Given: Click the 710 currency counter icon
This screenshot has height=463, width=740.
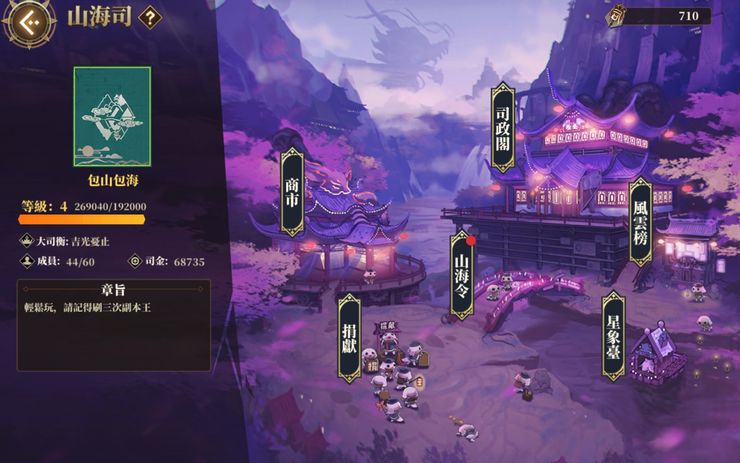Looking at the screenshot, I should 618,16.
